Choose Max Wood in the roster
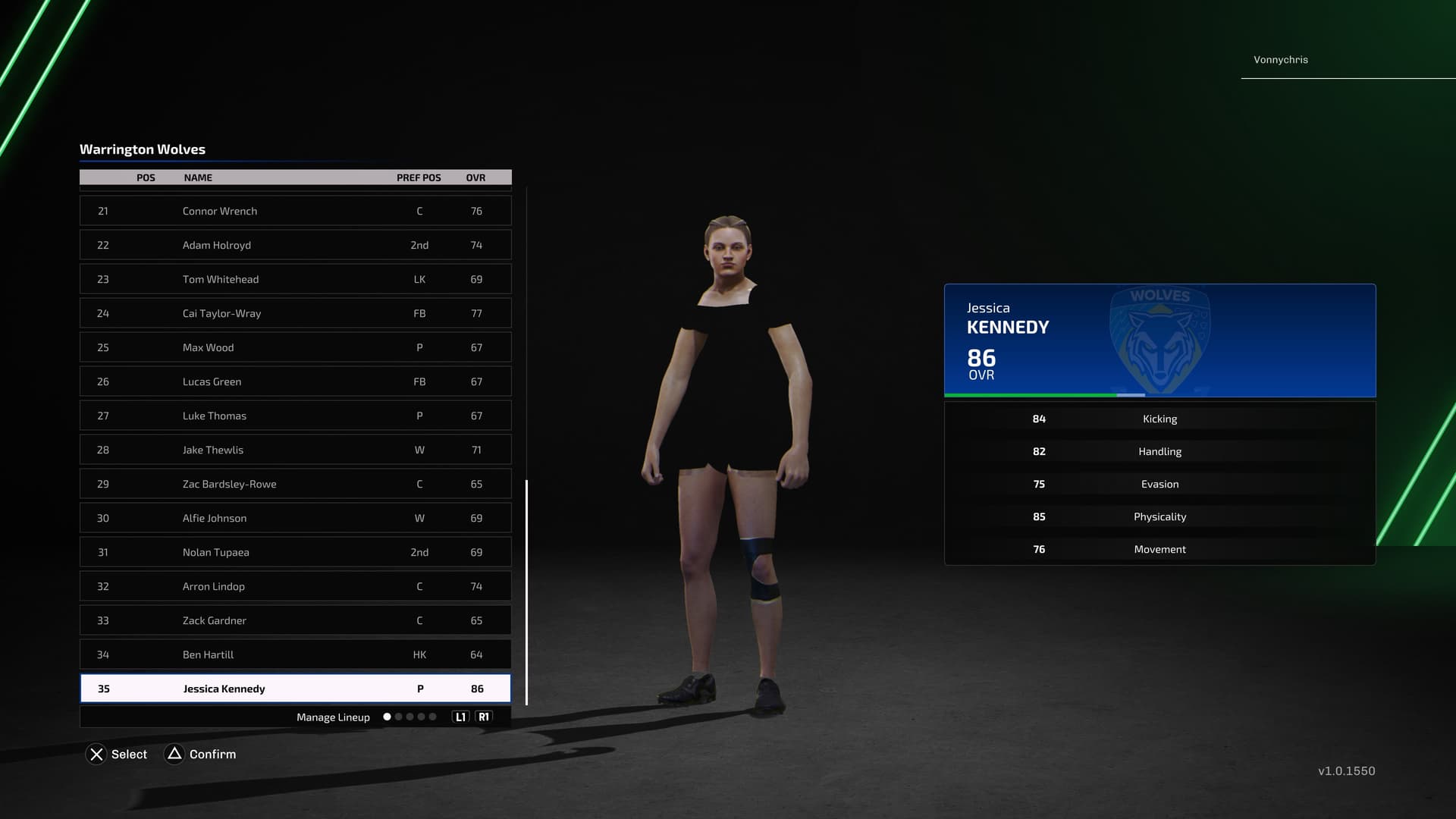The image size is (1456, 819). (295, 347)
